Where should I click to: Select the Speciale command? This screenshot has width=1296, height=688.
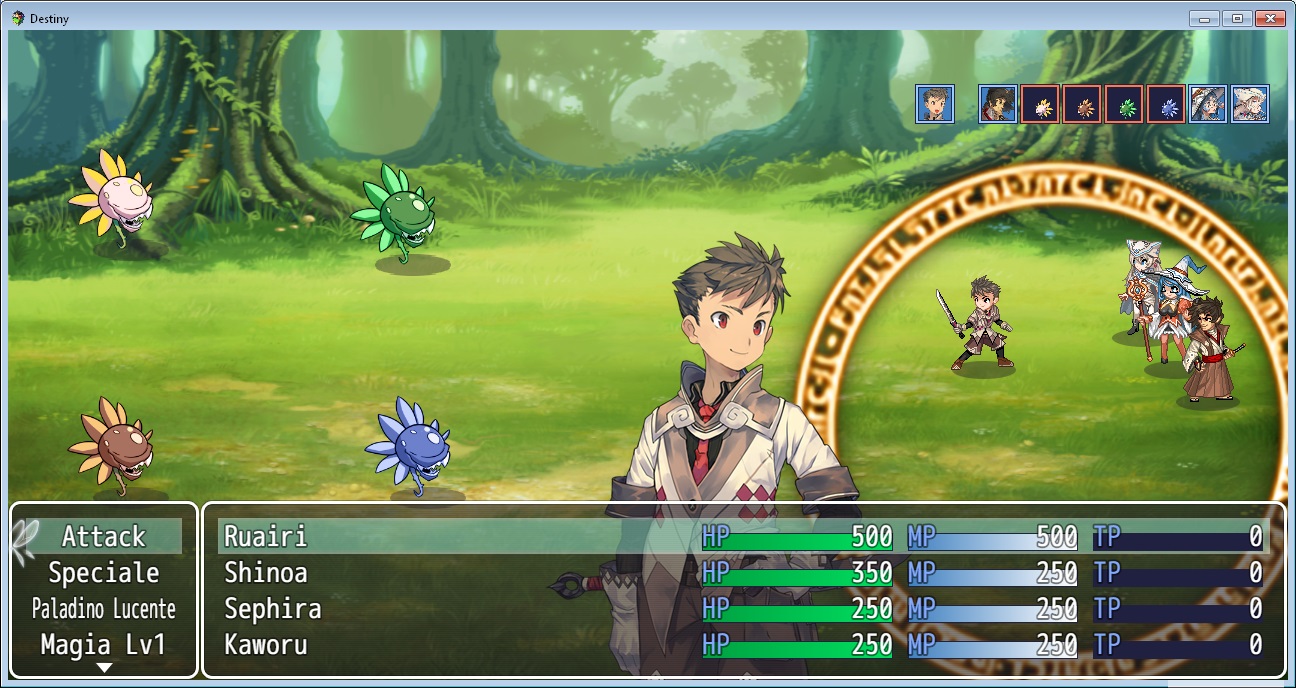click(104, 573)
